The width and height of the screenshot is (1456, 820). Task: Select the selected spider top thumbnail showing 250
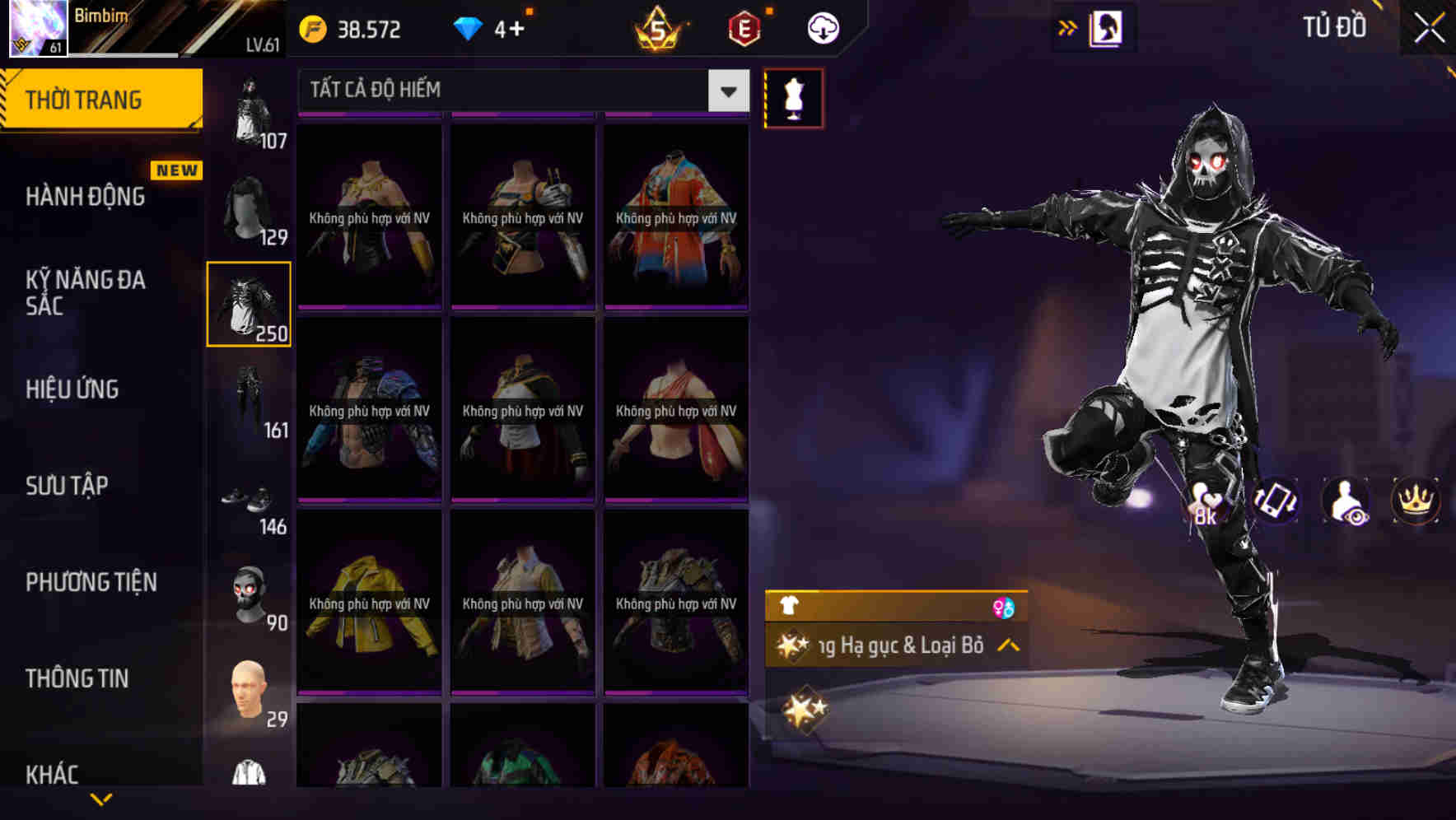click(x=250, y=303)
